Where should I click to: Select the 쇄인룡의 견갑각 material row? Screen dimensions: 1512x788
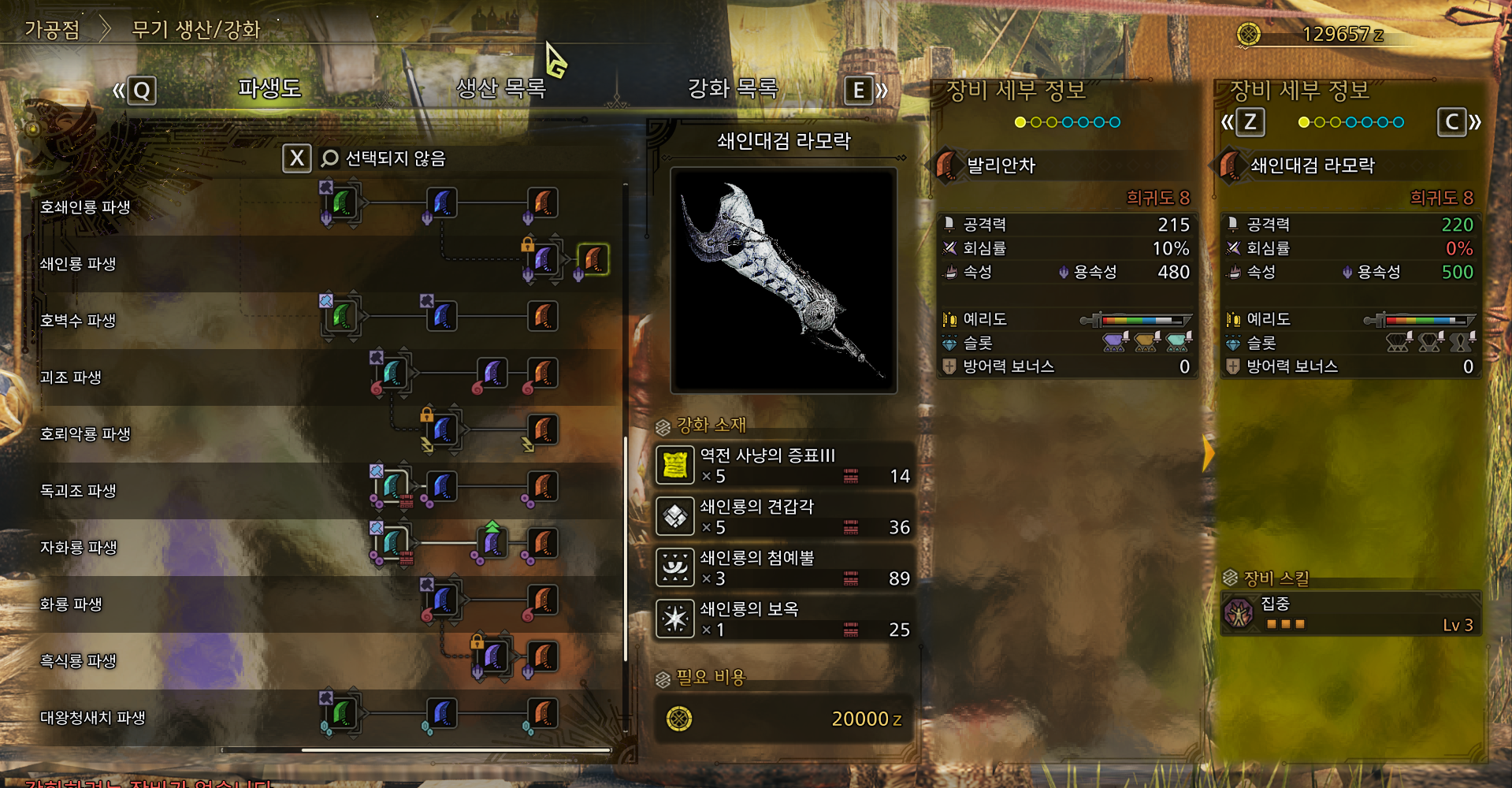tap(783, 516)
